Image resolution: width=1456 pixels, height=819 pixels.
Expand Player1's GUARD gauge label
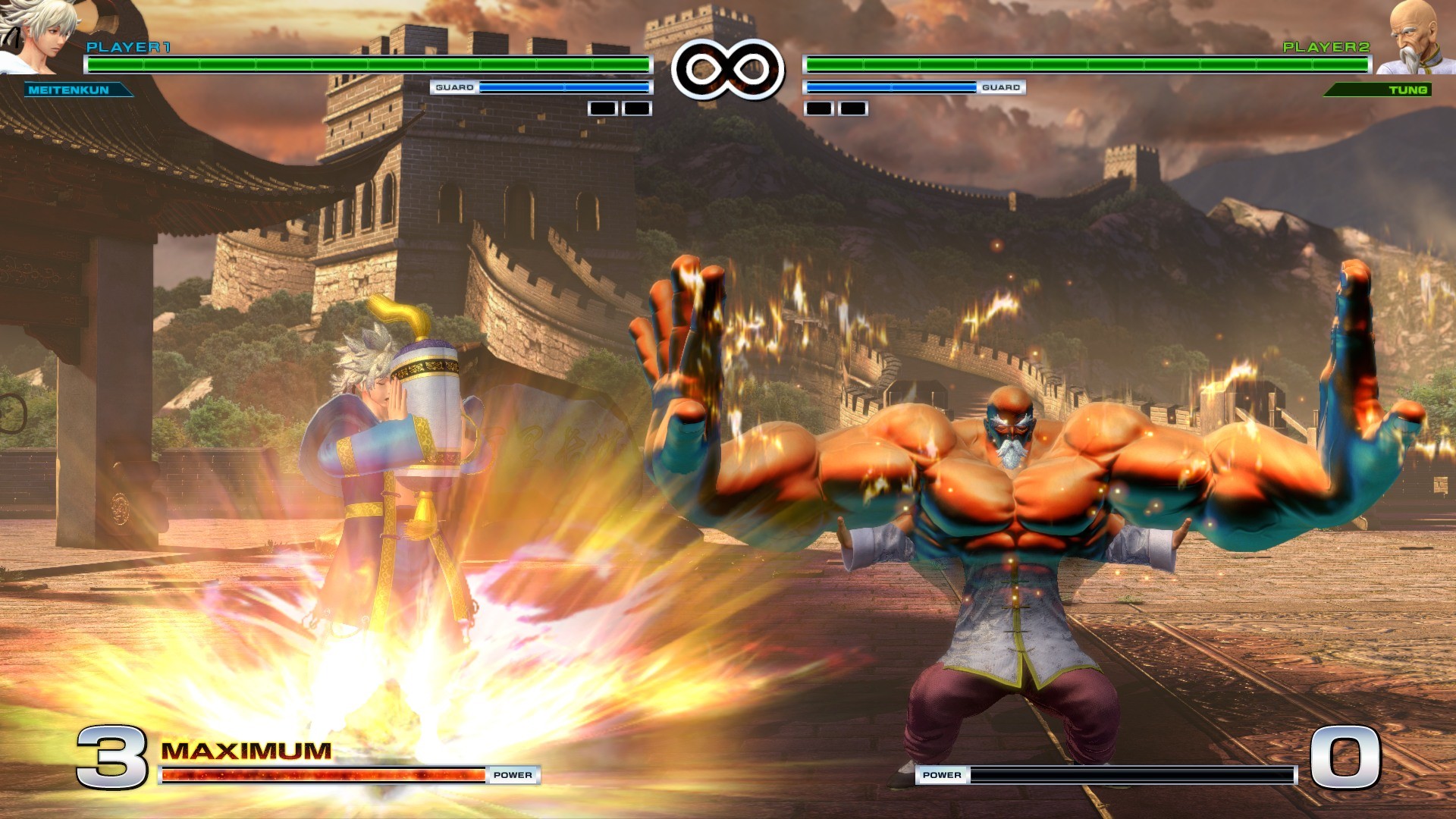(453, 88)
